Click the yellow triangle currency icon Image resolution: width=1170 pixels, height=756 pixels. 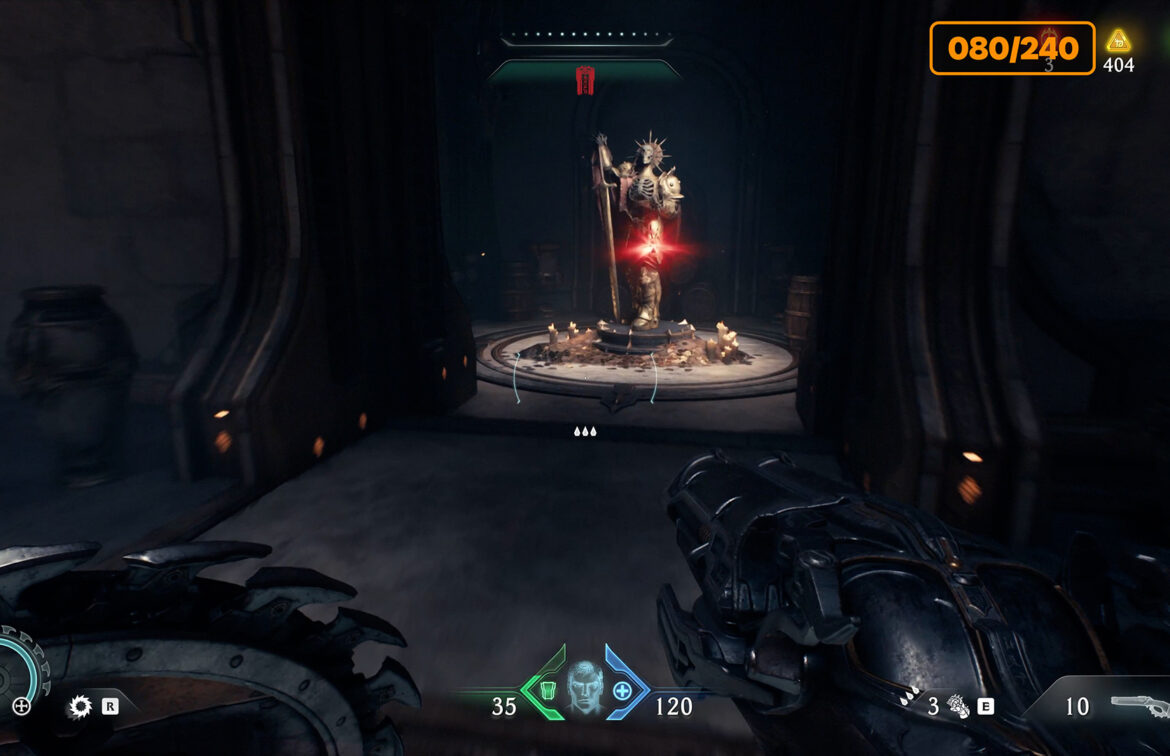[x=1118, y=41]
